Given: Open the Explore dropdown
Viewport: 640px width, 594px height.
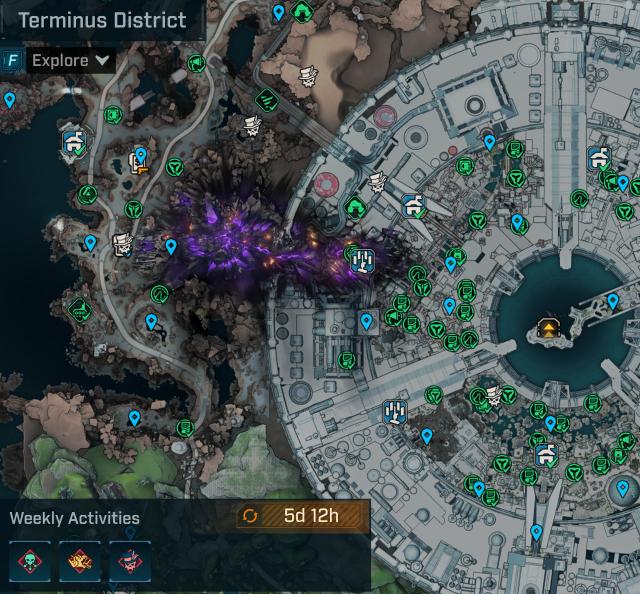Looking at the screenshot, I should coord(73,60).
